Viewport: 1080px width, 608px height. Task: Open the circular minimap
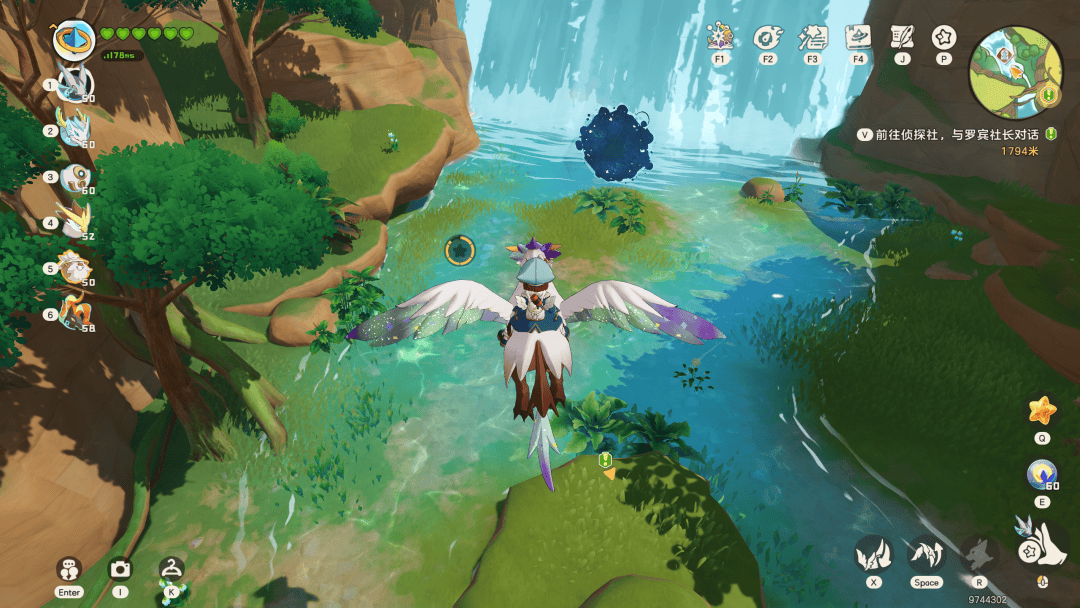pyautogui.click(x=1015, y=65)
